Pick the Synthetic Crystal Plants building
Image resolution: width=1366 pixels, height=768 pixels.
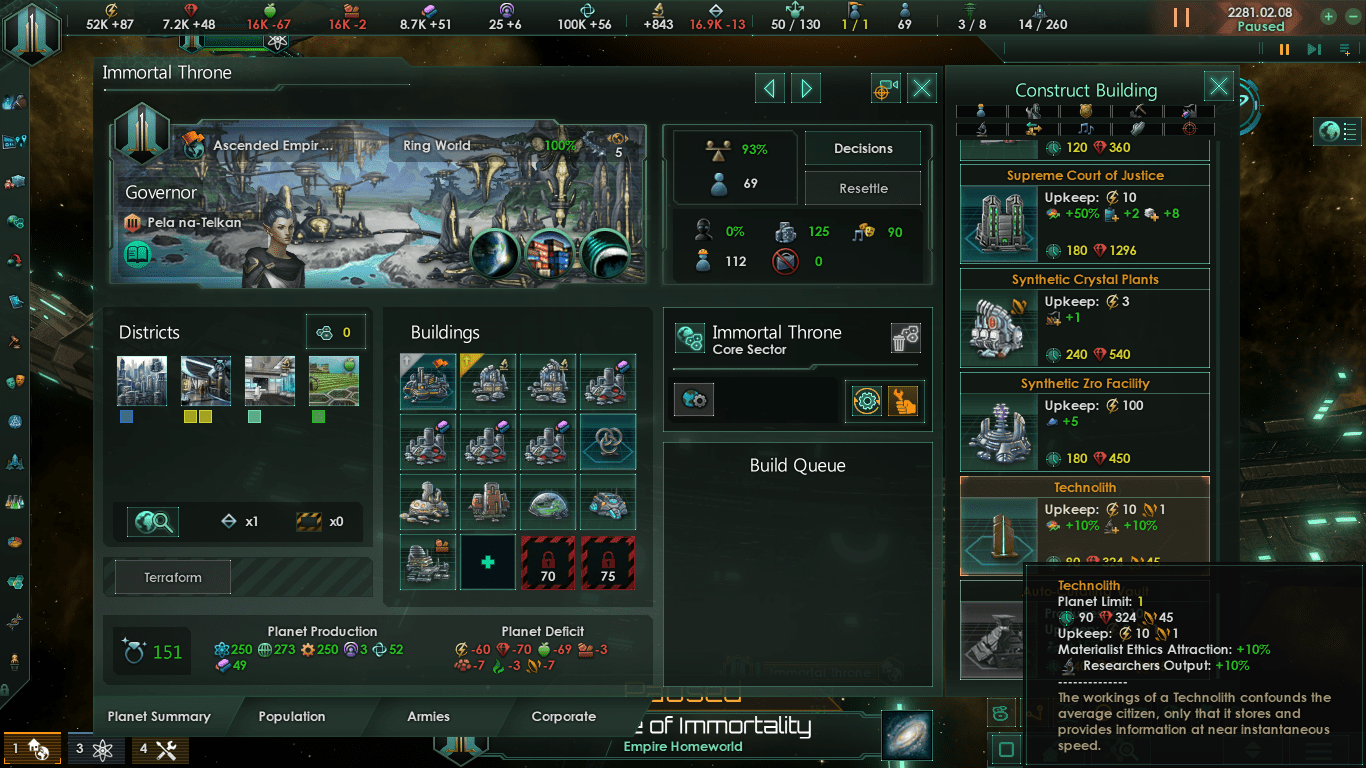click(1084, 317)
